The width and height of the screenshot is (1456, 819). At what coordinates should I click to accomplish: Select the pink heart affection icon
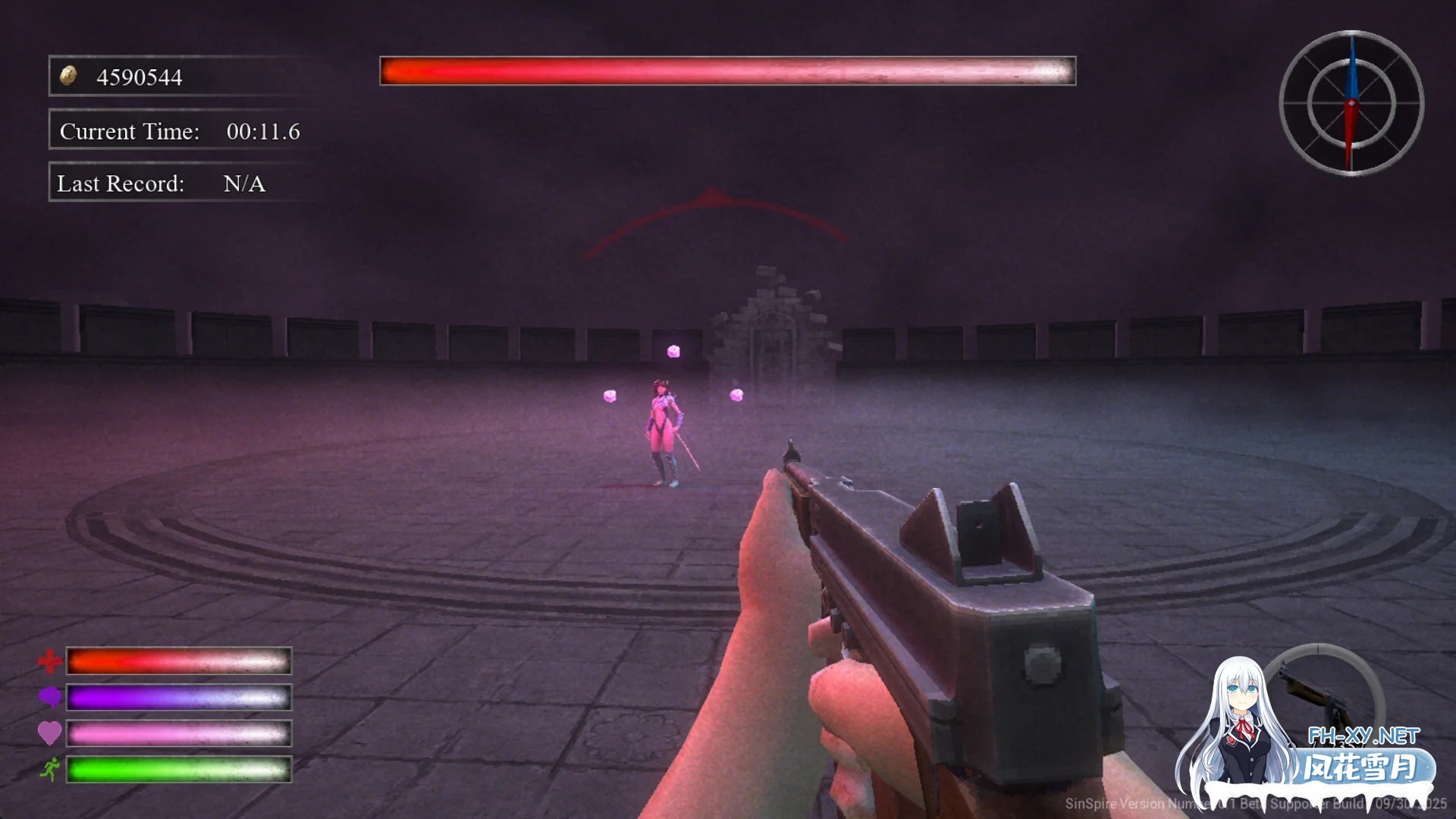[49, 733]
